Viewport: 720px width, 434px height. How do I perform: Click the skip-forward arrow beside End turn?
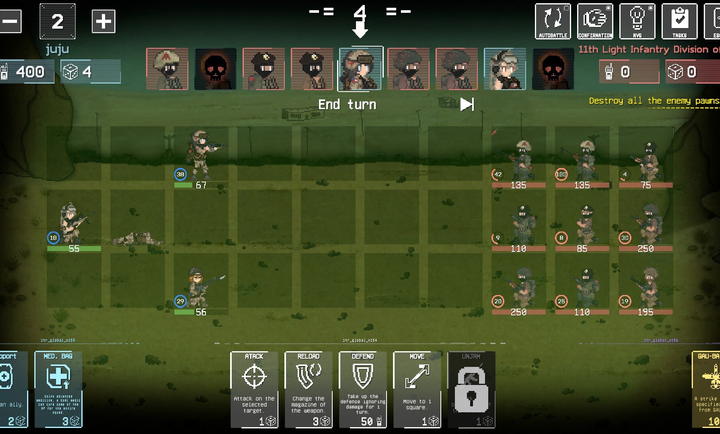tap(467, 104)
